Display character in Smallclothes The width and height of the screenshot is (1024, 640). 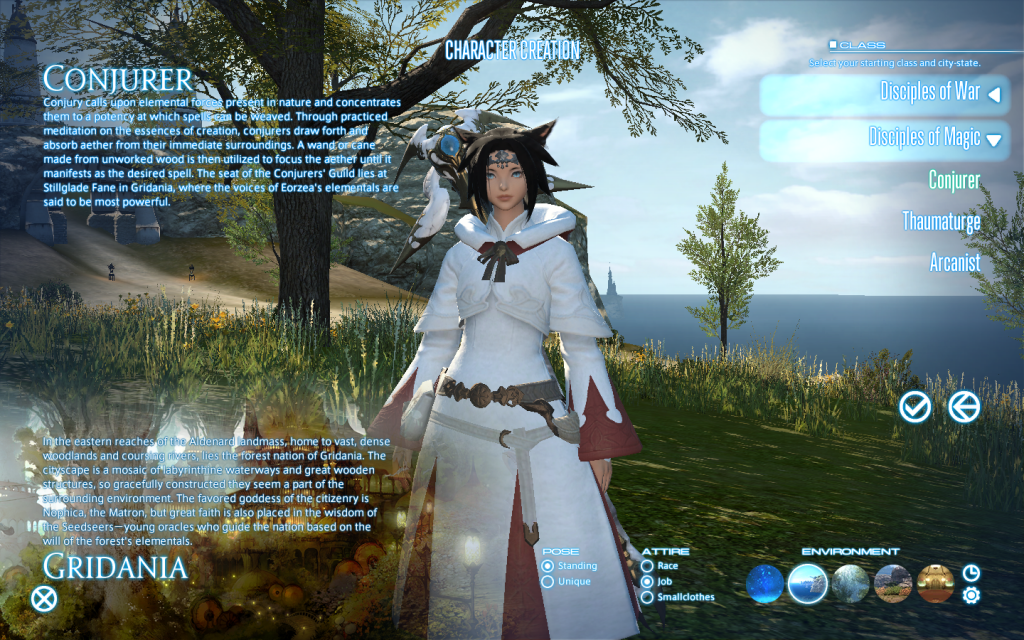[x=648, y=597]
